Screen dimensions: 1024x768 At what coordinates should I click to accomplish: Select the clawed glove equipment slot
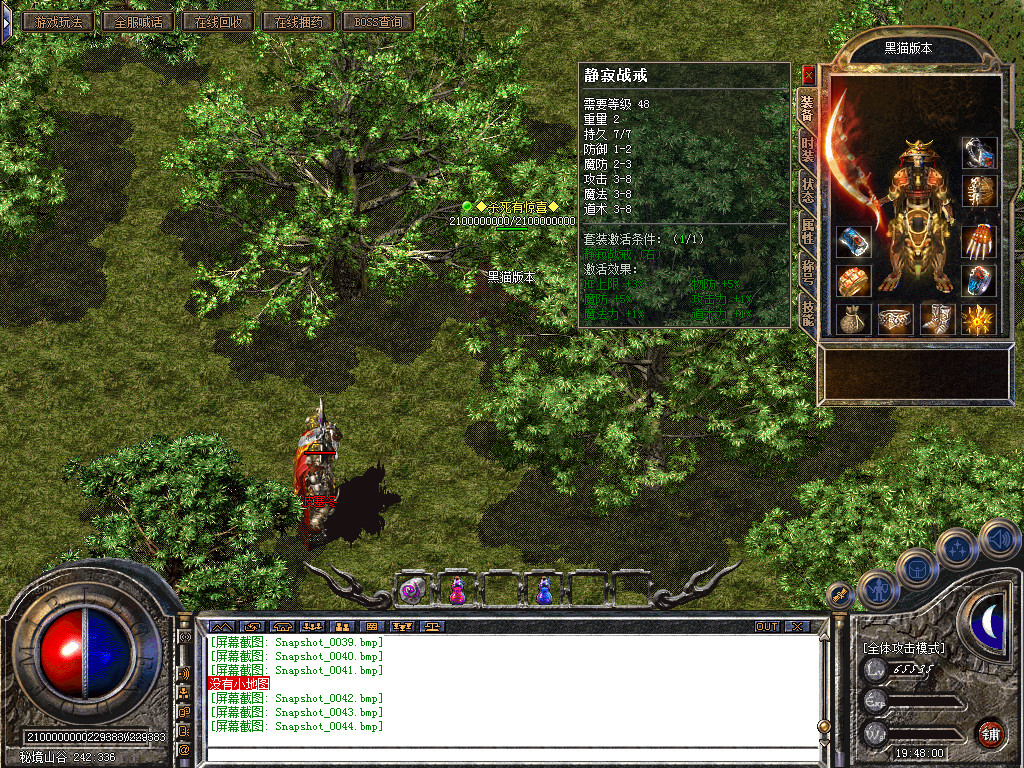pos(979,242)
